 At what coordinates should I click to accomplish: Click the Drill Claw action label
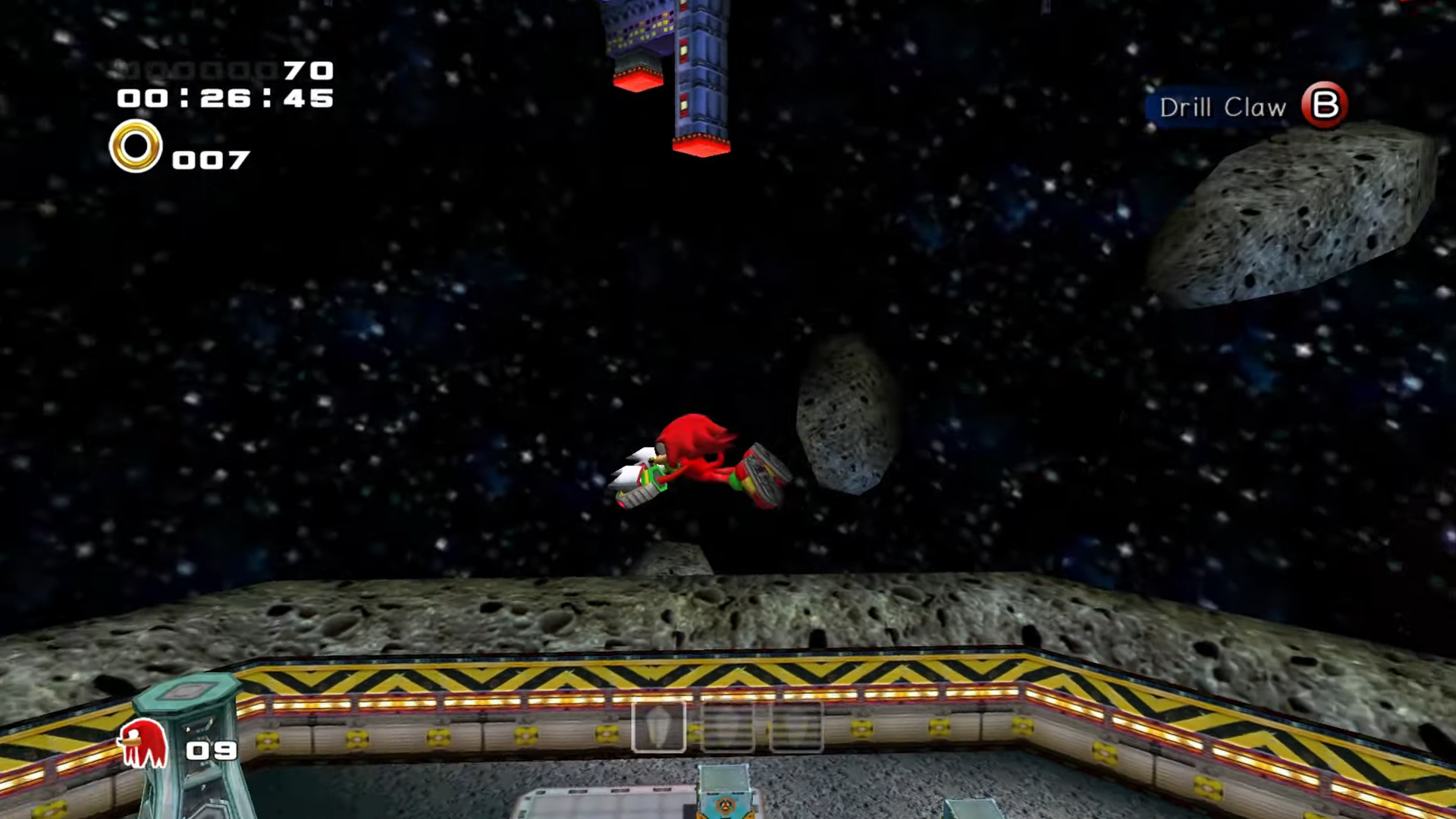pyautogui.click(x=1222, y=108)
